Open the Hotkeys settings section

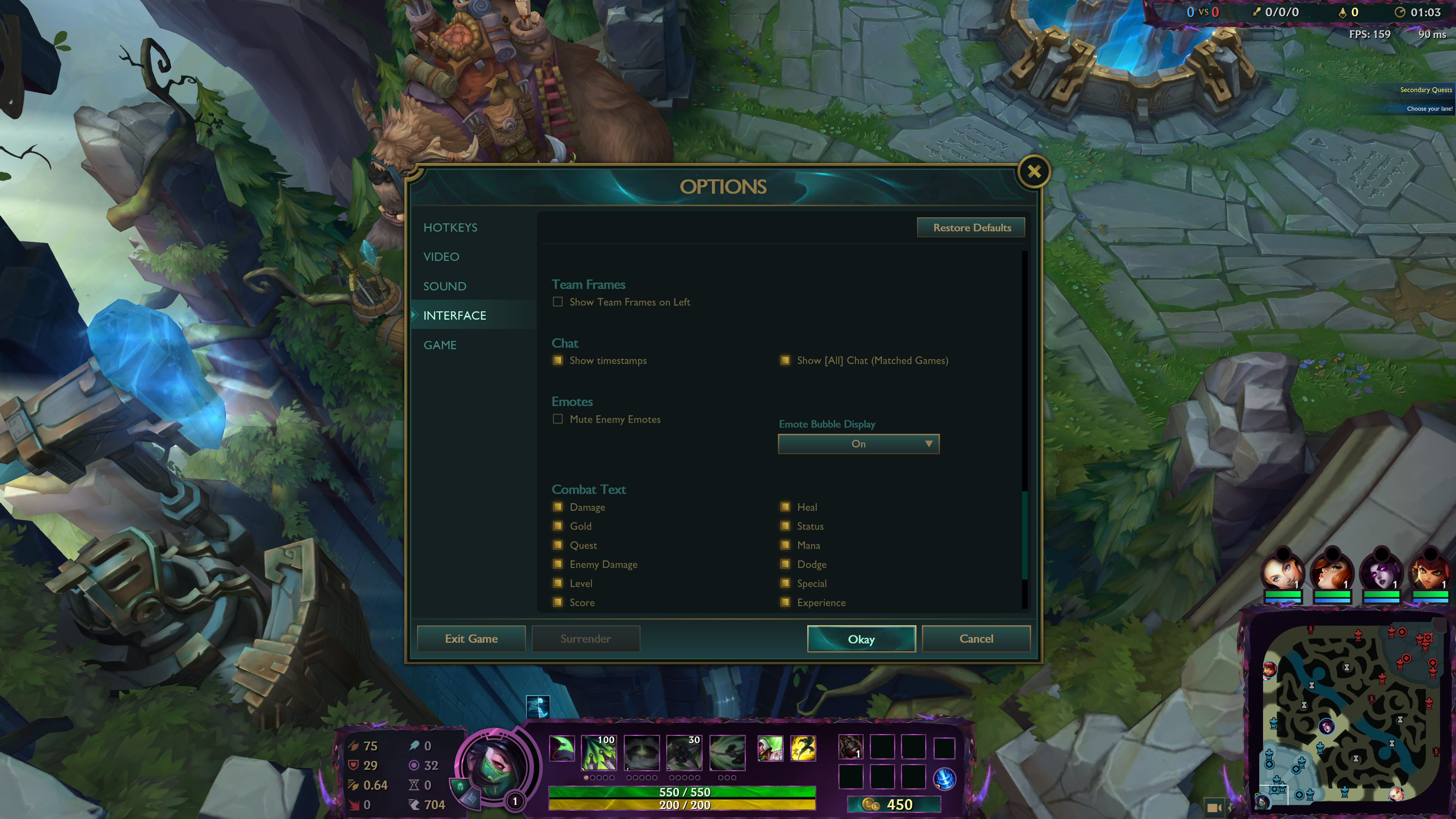[x=450, y=227]
